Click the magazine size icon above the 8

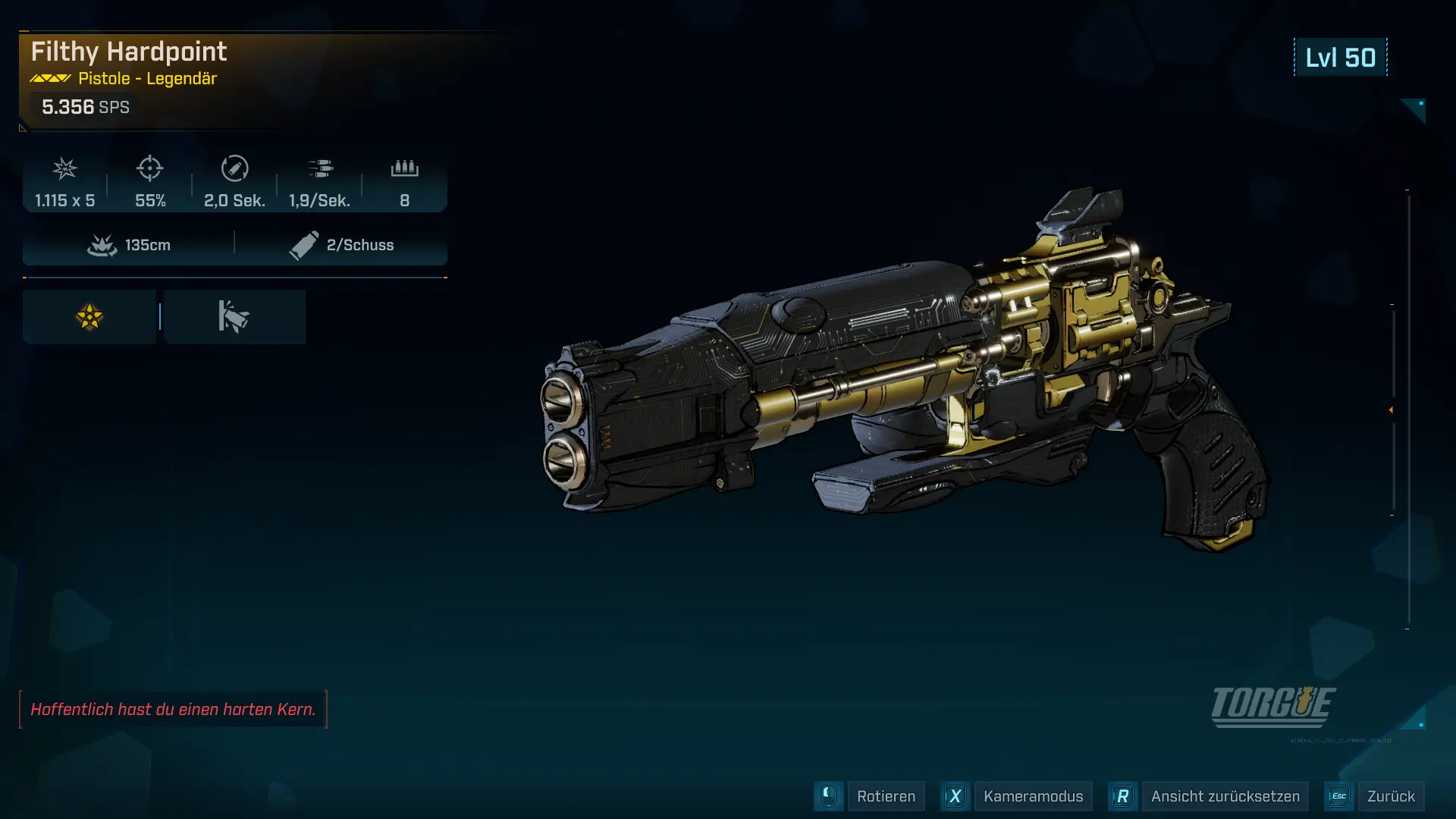pos(404,169)
